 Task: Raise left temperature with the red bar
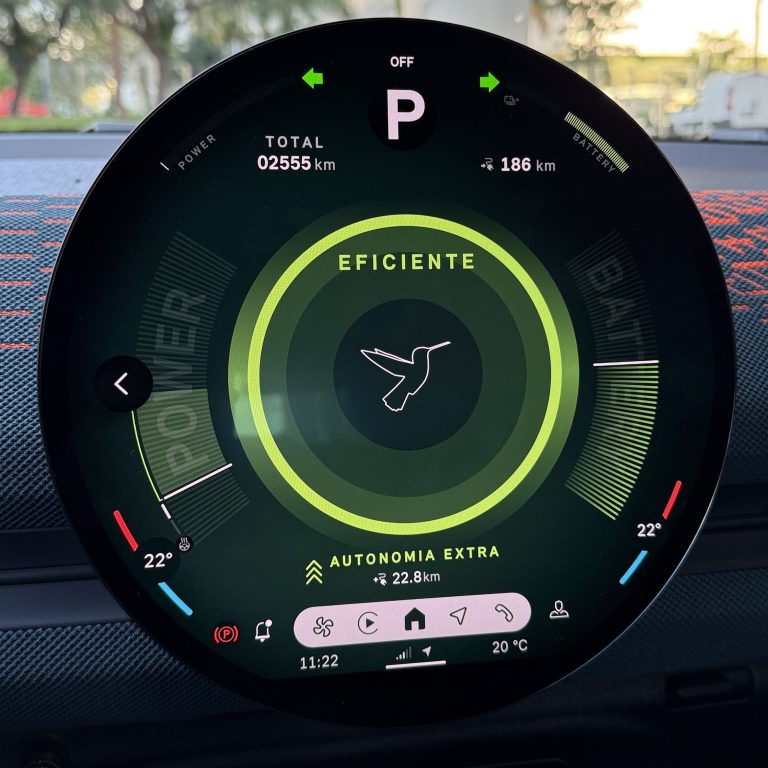(x=125, y=530)
